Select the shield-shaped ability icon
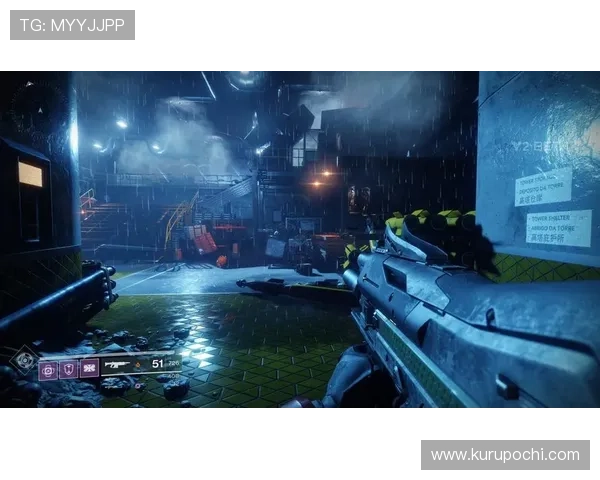Image resolution: width=600 pixels, height=480 pixels. (x=68, y=369)
